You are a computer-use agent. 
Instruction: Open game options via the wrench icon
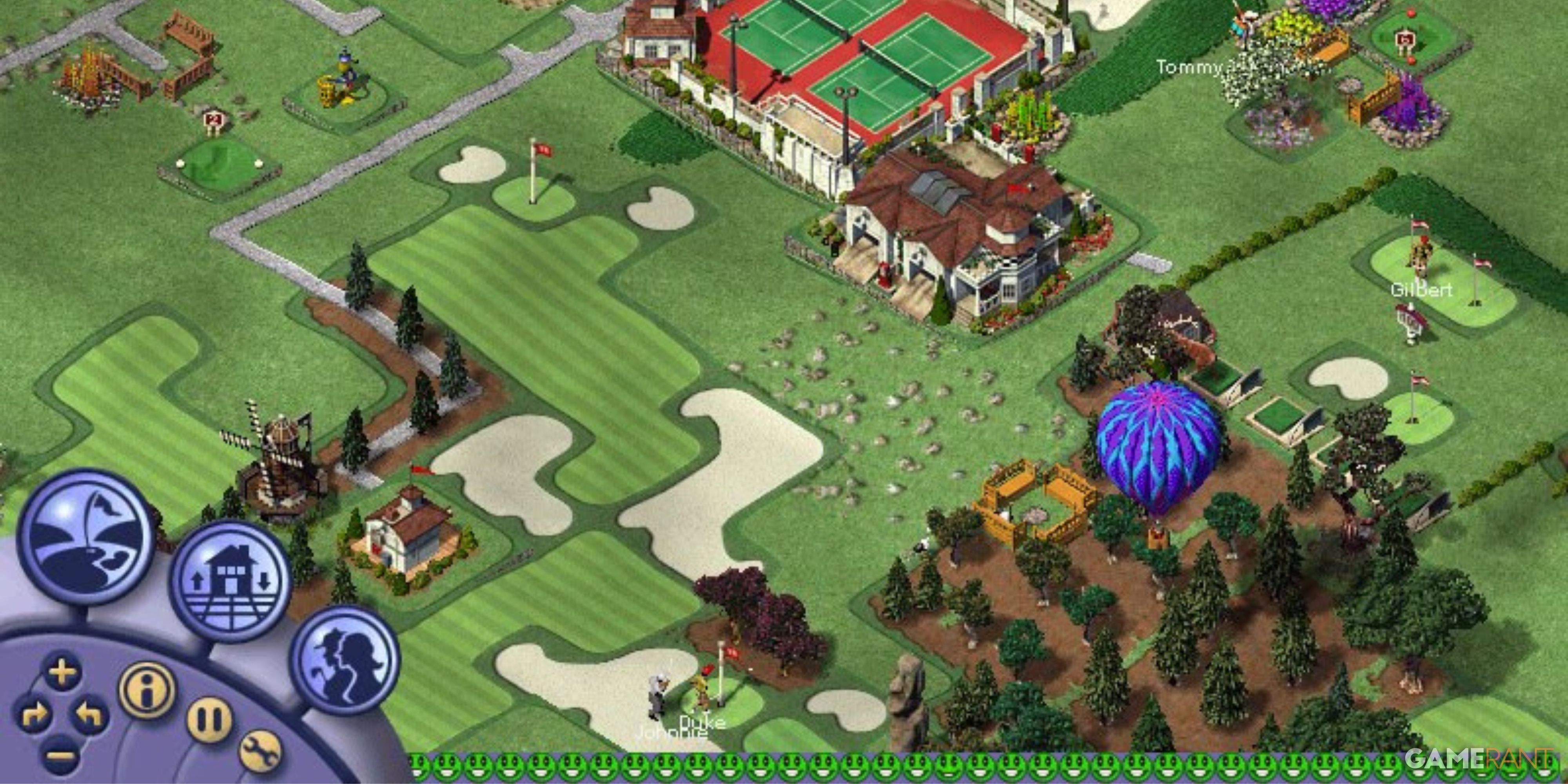259,753
